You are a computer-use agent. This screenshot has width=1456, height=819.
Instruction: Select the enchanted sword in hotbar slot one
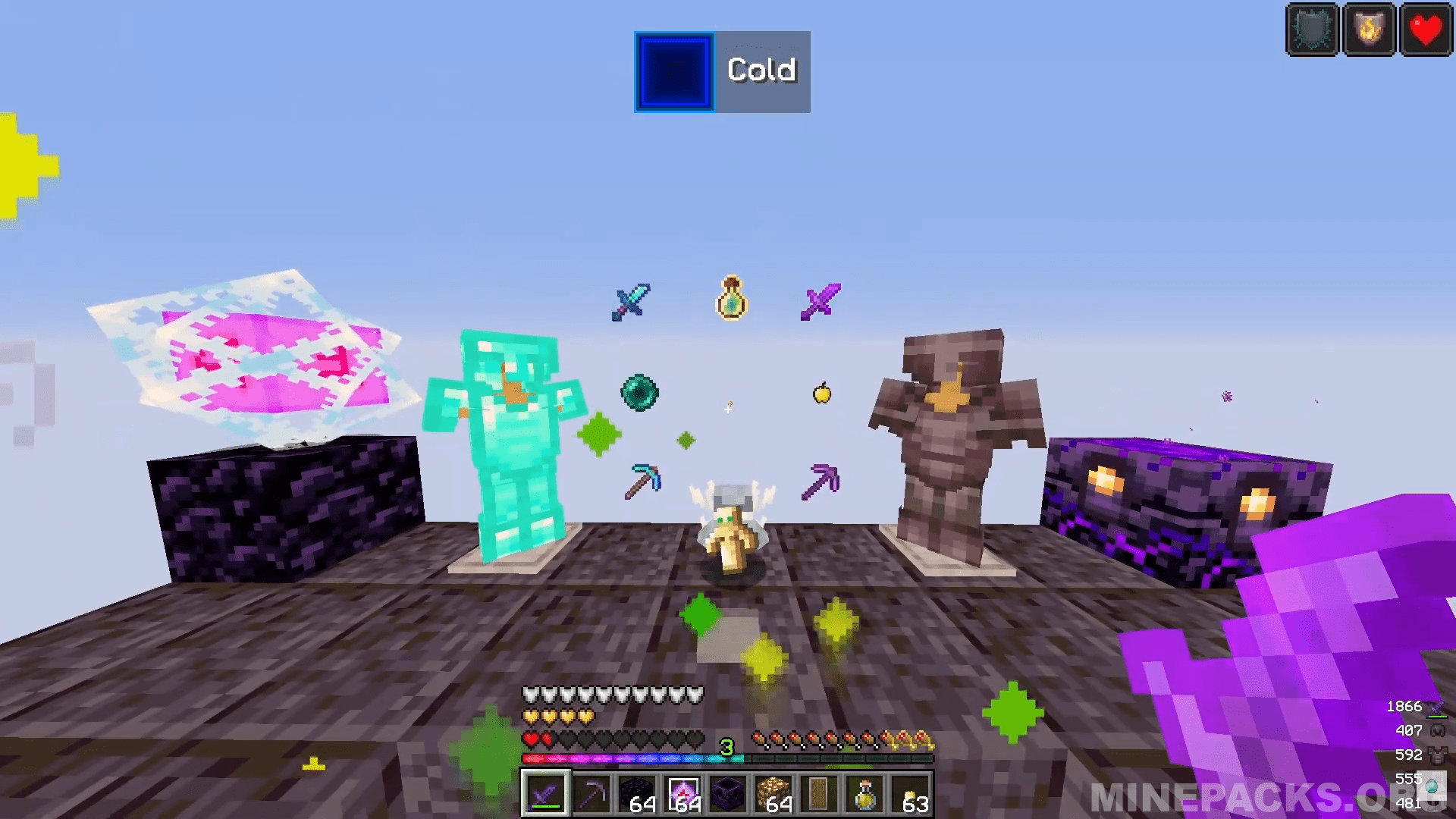pyautogui.click(x=546, y=792)
